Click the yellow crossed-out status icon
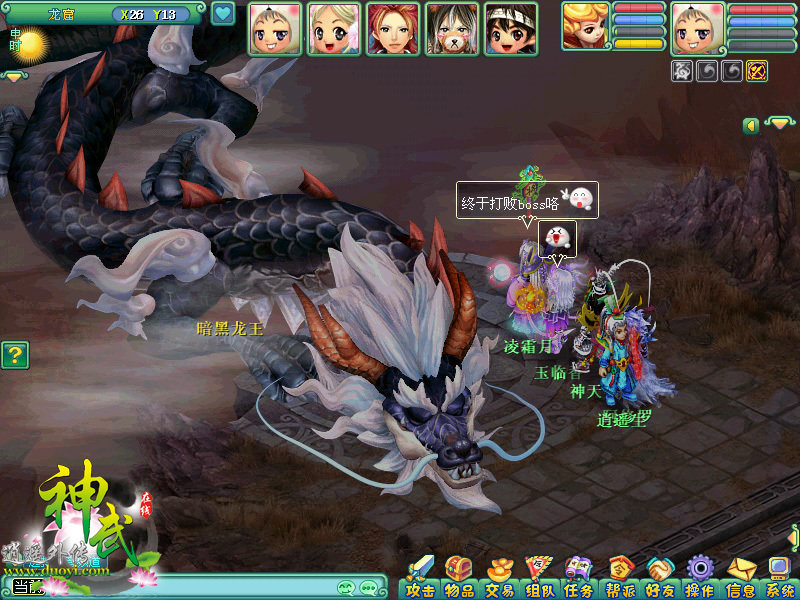The height and width of the screenshot is (600, 800). [x=757, y=71]
